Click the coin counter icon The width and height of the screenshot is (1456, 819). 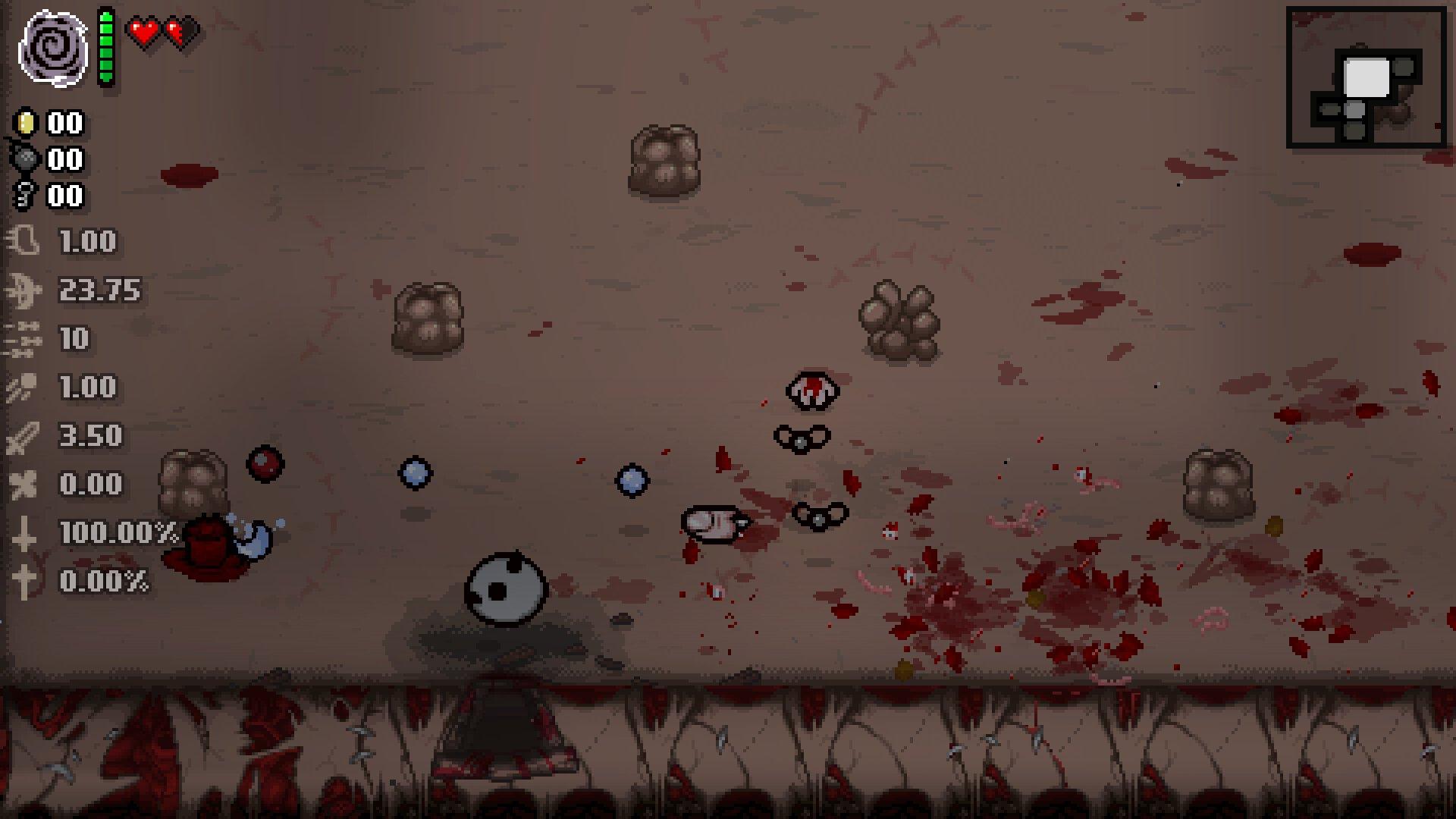tap(25, 124)
